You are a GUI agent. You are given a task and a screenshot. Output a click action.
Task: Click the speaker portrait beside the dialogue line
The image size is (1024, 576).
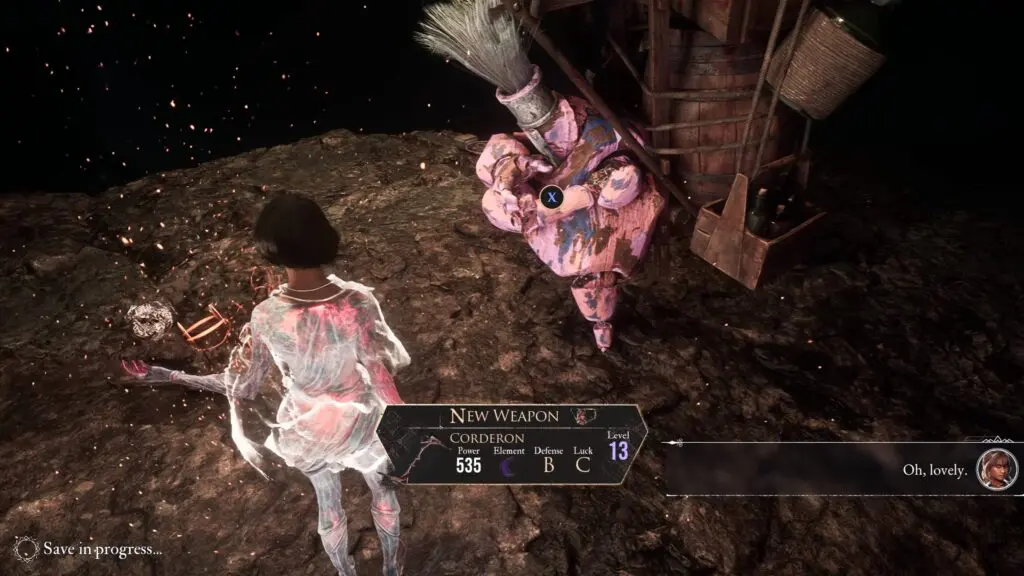click(x=996, y=468)
